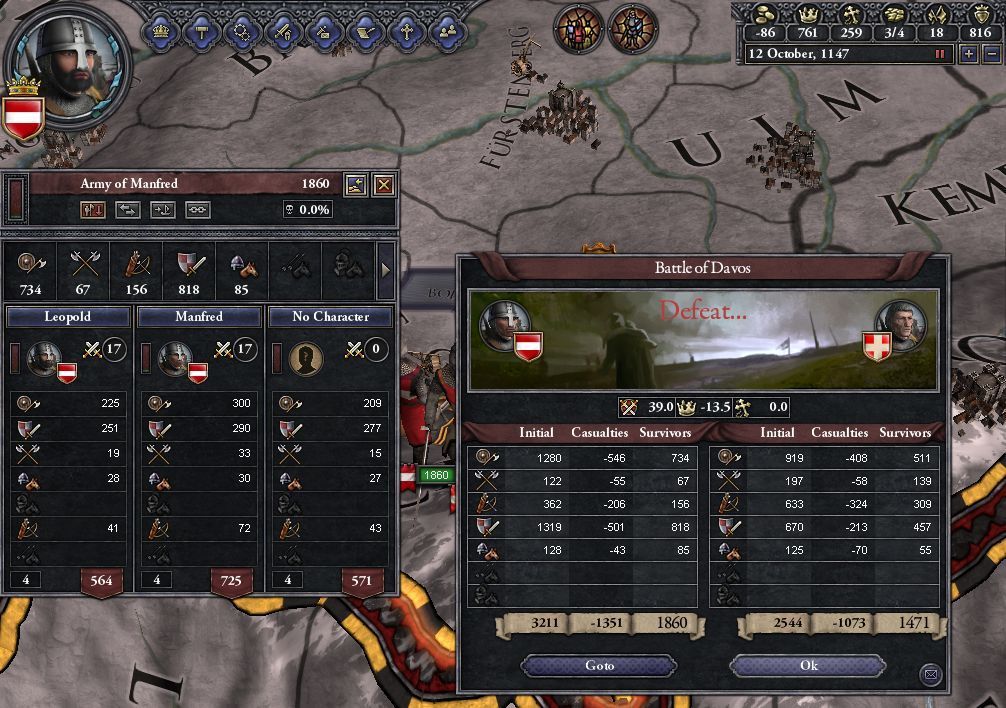Increase game speed with the plus button

click(x=968, y=54)
